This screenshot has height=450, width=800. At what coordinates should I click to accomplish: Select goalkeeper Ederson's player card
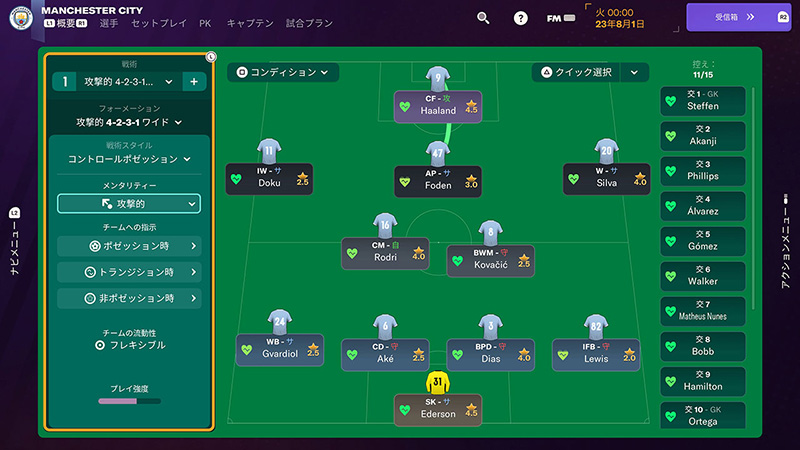click(x=438, y=408)
